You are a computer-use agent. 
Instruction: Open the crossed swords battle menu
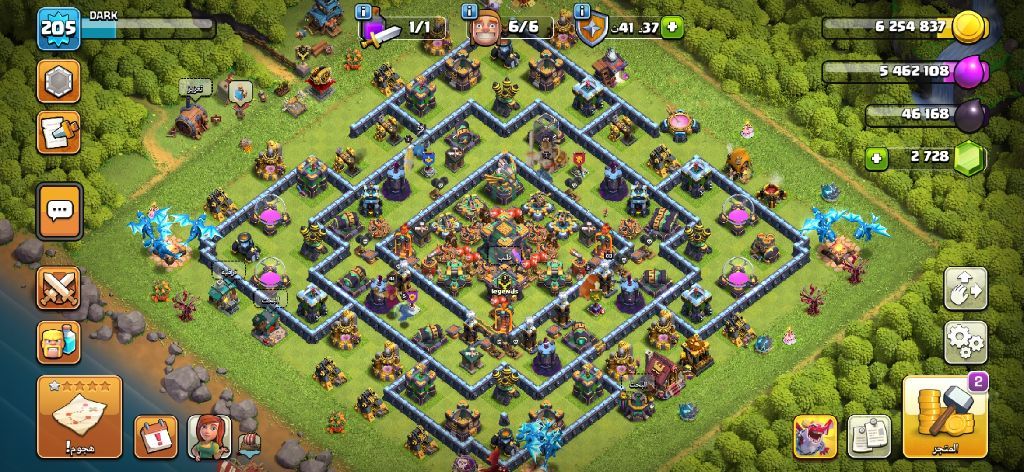pyautogui.click(x=59, y=288)
